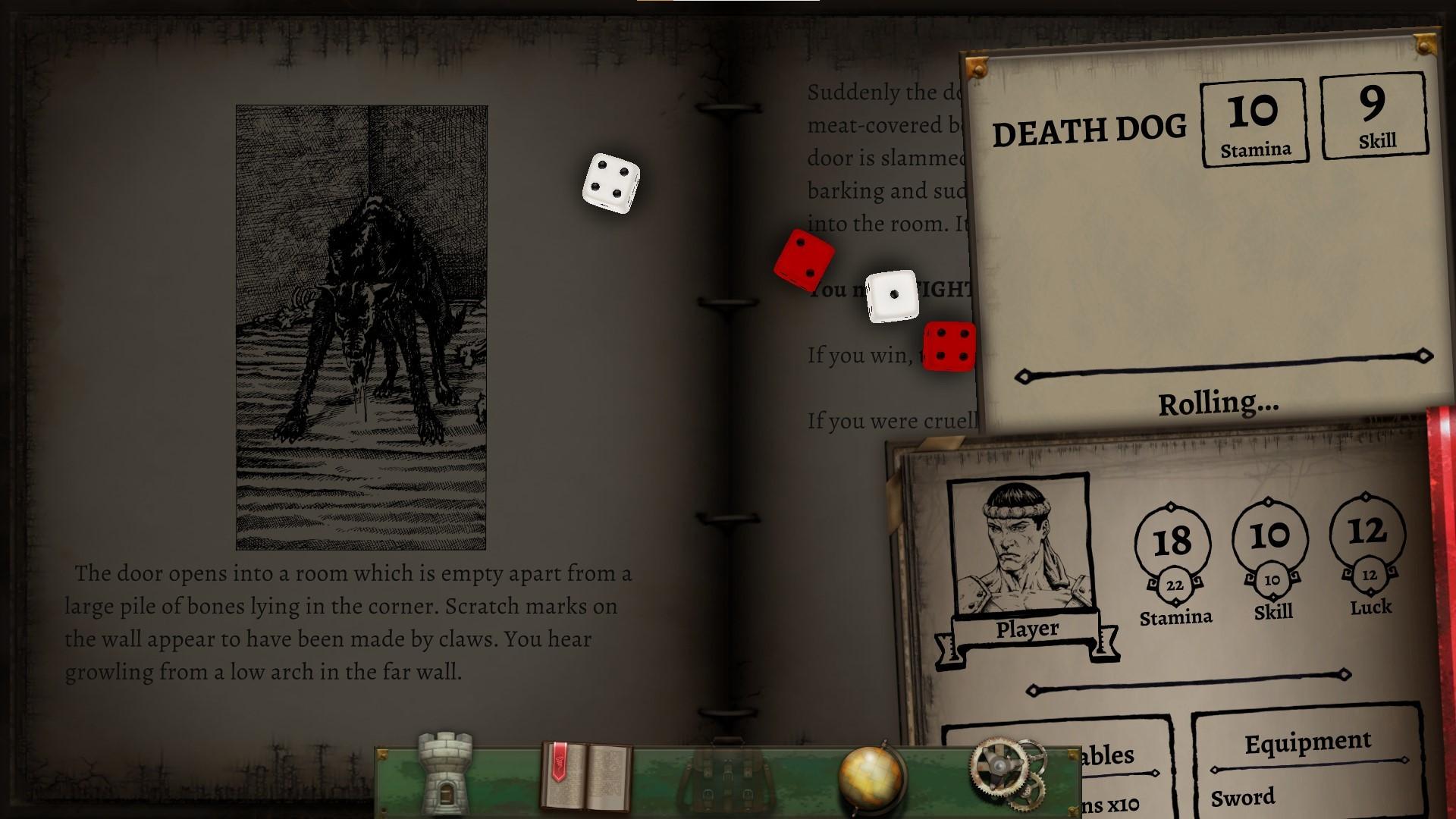Click the Death Dog Stamina 10 box

pos(1255,120)
